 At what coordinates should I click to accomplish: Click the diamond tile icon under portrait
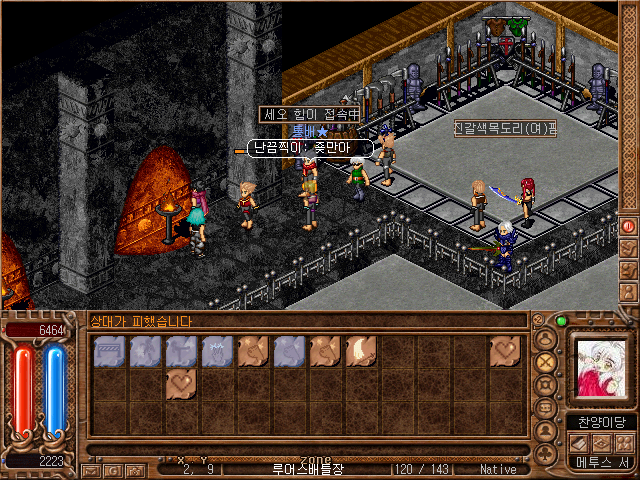pos(602,443)
